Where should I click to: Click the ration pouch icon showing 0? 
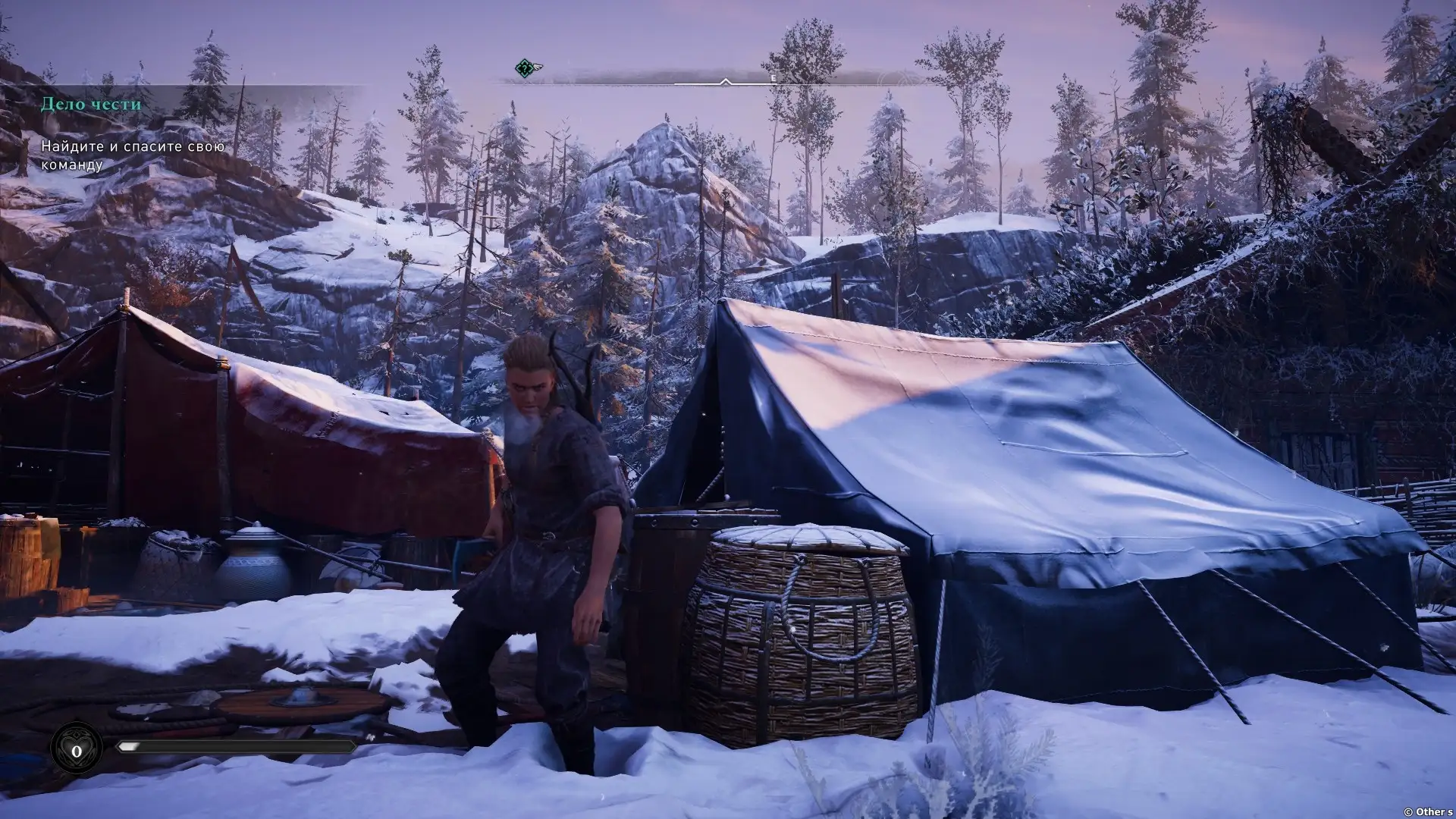point(77,750)
